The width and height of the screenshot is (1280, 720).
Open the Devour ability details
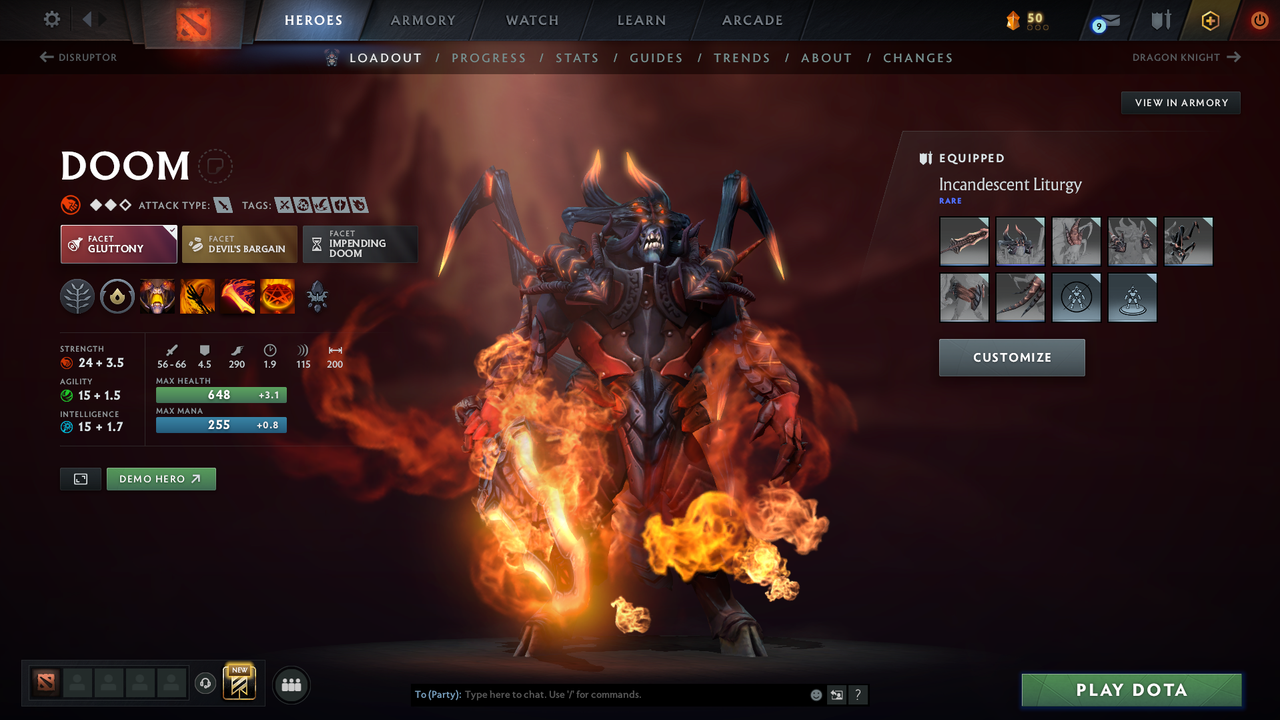click(x=157, y=296)
